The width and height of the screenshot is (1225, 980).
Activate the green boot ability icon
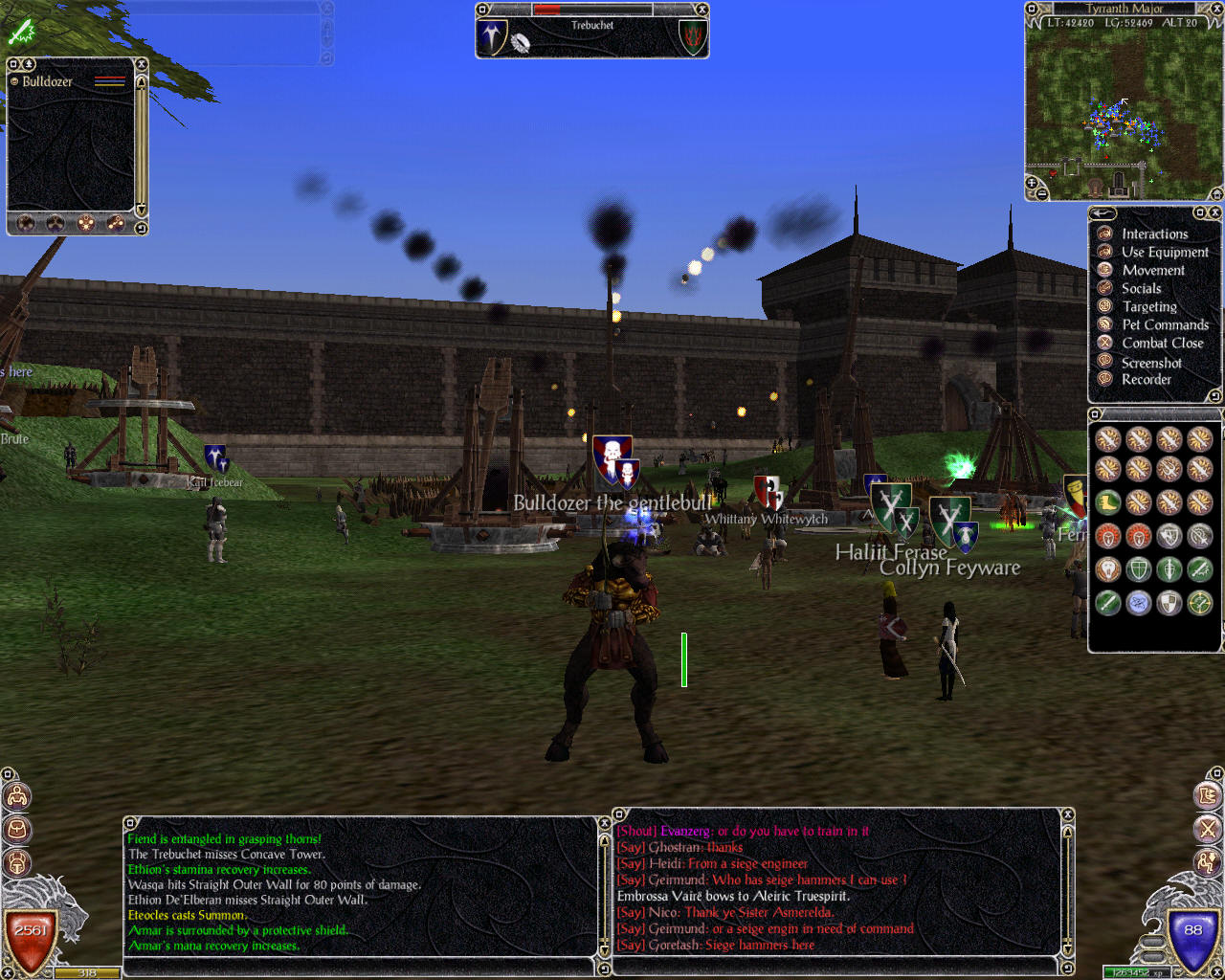pyautogui.click(x=1108, y=501)
